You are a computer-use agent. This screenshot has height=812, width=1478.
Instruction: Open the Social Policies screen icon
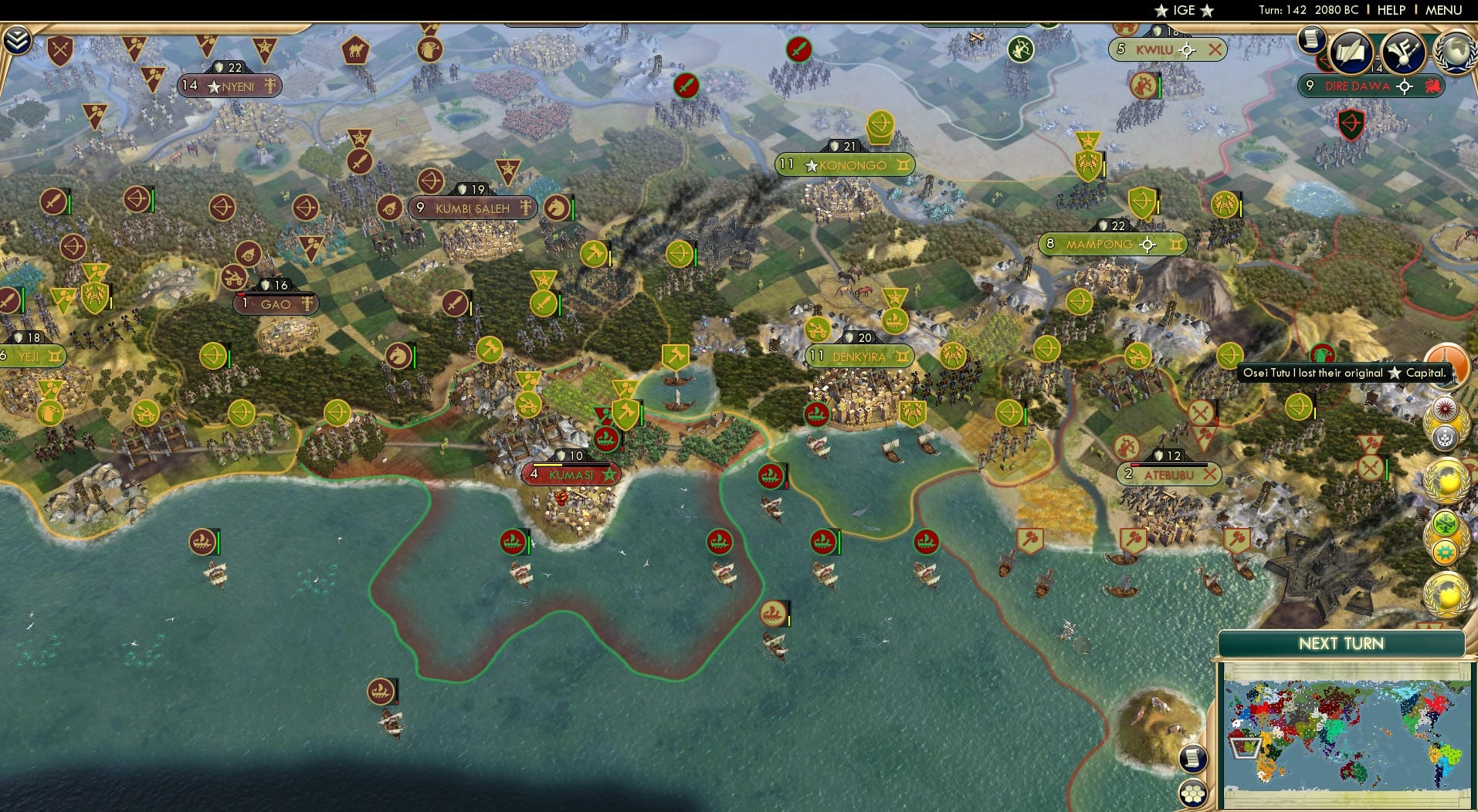click(1404, 52)
